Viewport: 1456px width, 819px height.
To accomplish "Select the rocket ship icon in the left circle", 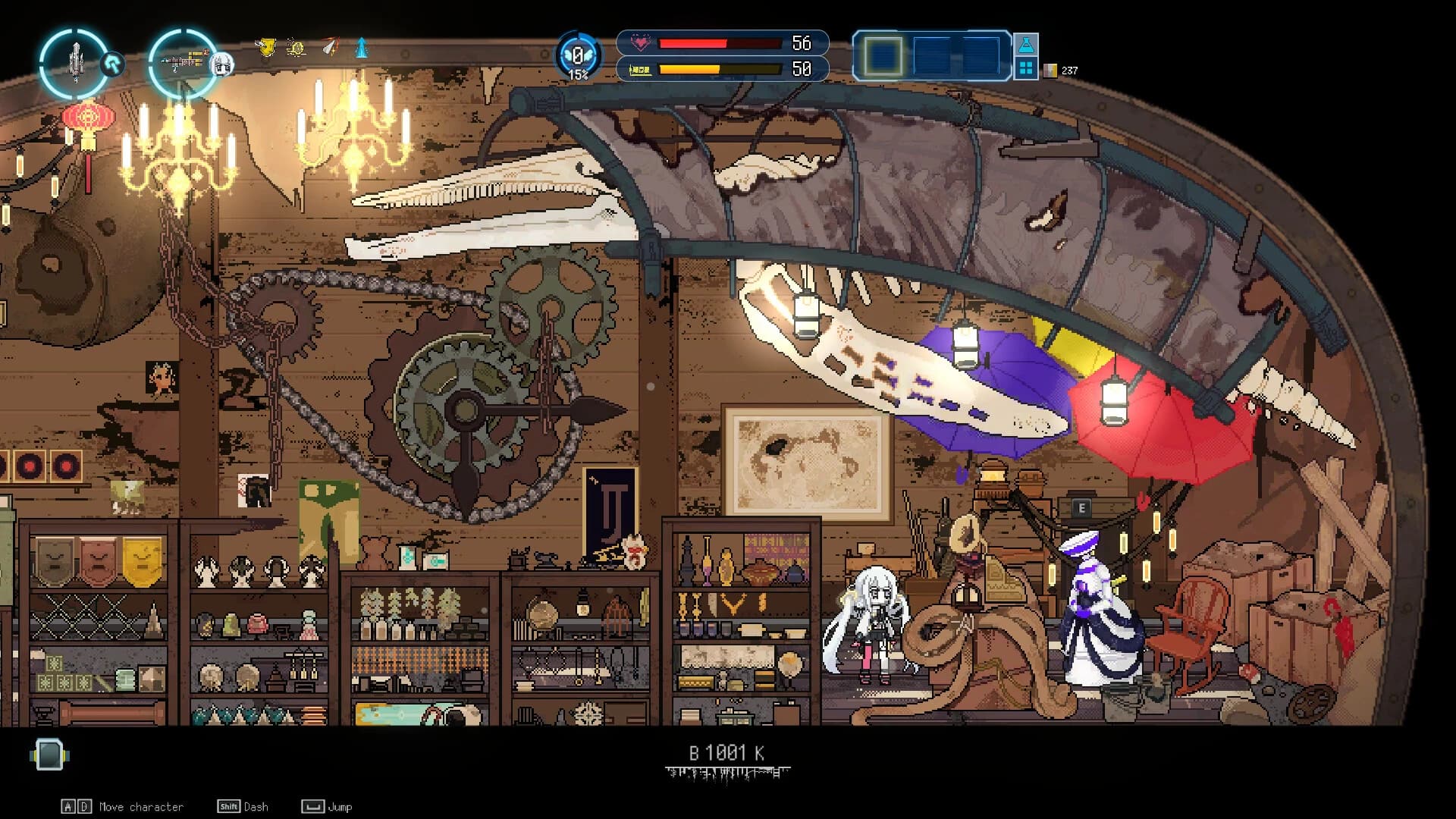I will [x=76, y=61].
